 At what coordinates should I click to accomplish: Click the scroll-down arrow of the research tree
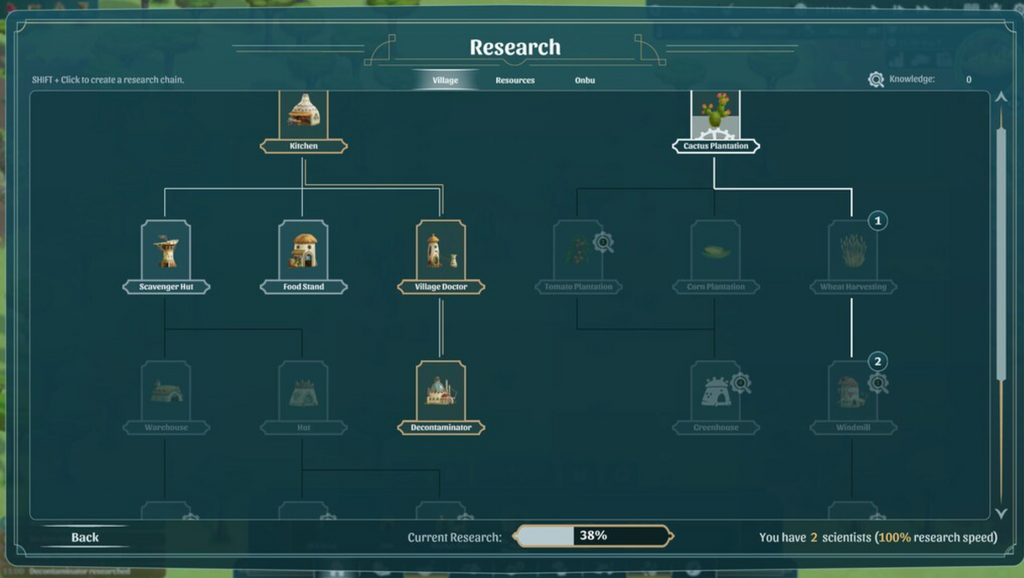[x=1001, y=513]
